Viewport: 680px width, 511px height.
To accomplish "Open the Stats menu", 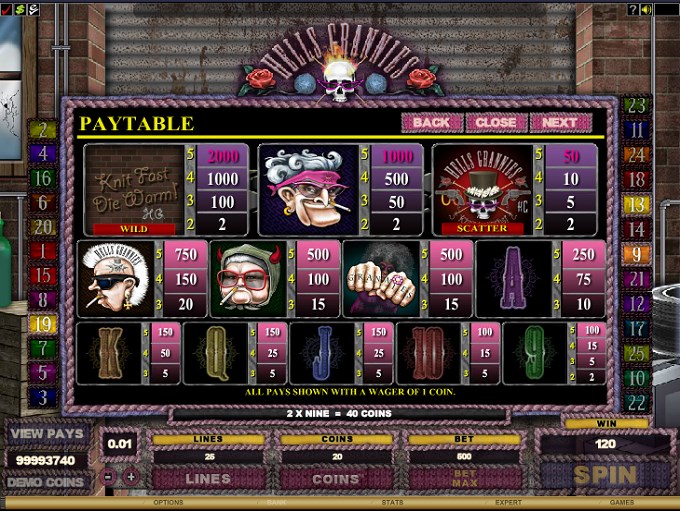I will (393, 503).
